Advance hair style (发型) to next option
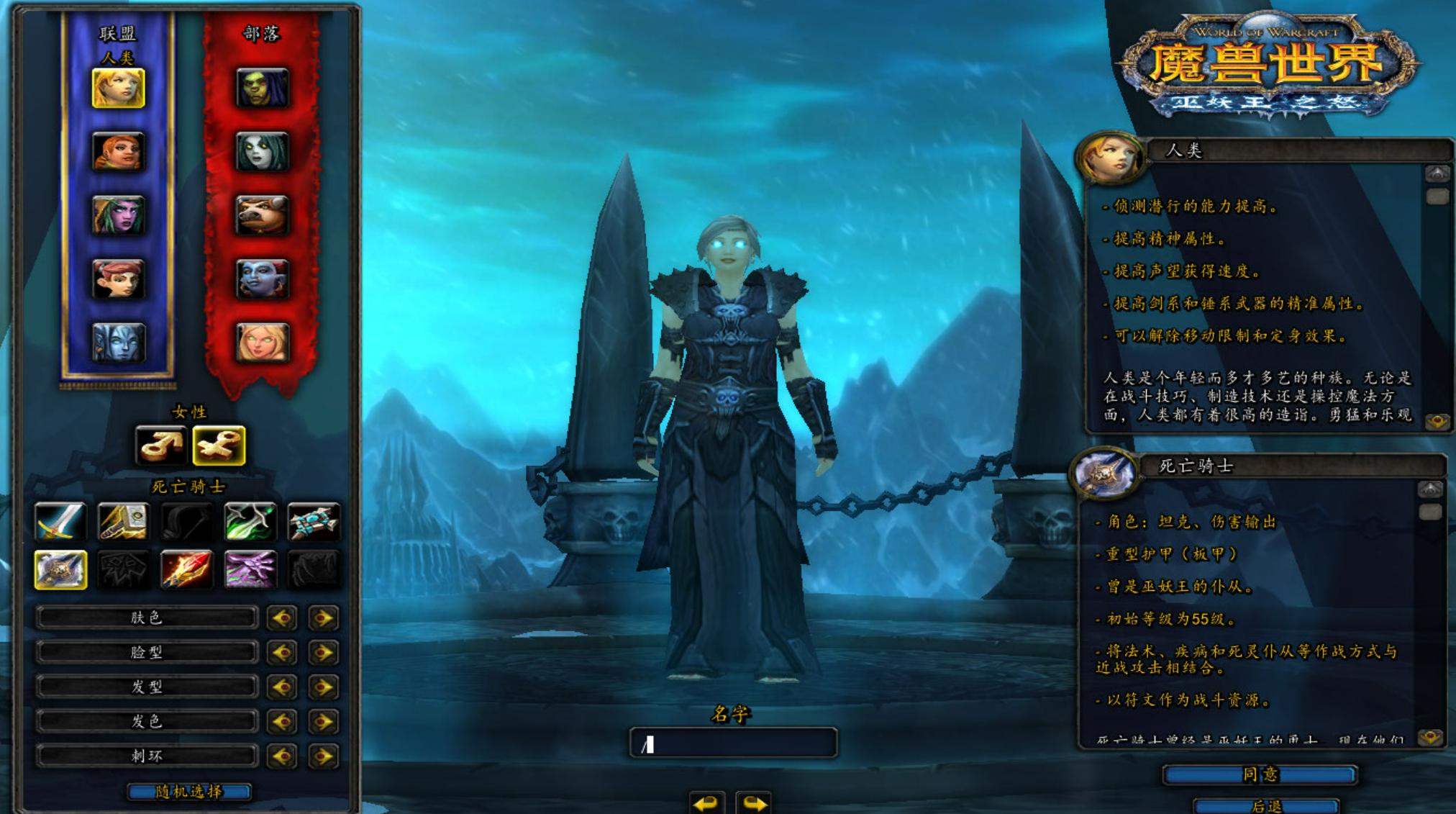Screen dimensions: 1456x814 (323, 687)
